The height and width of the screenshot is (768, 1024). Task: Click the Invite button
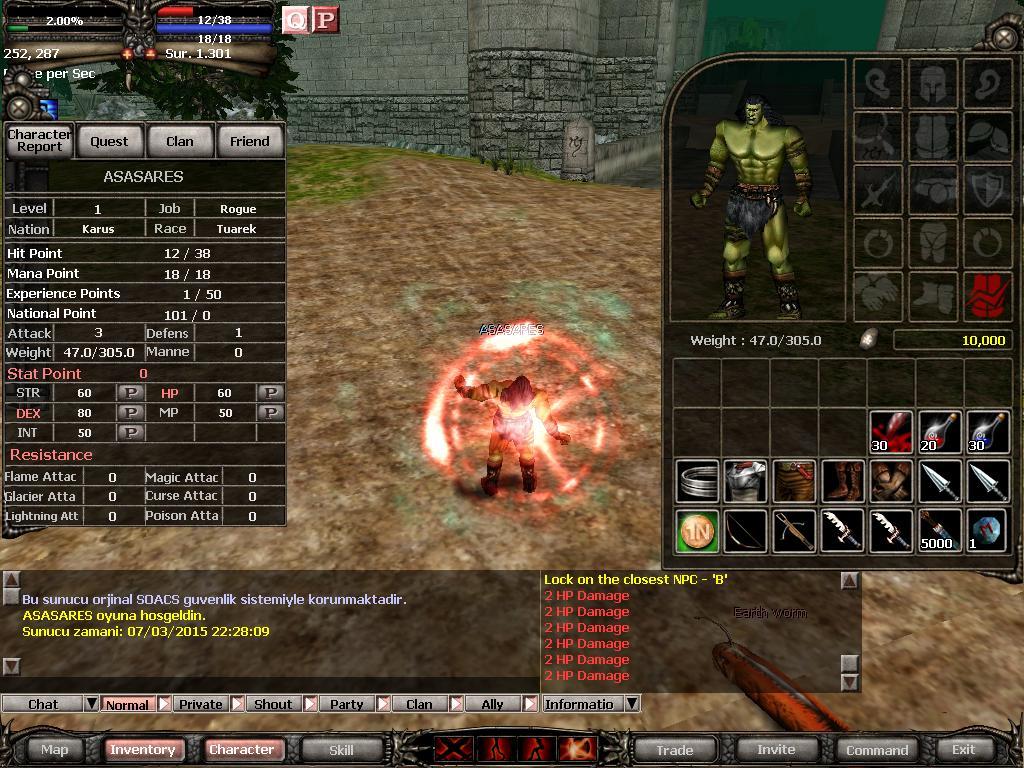point(776,749)
